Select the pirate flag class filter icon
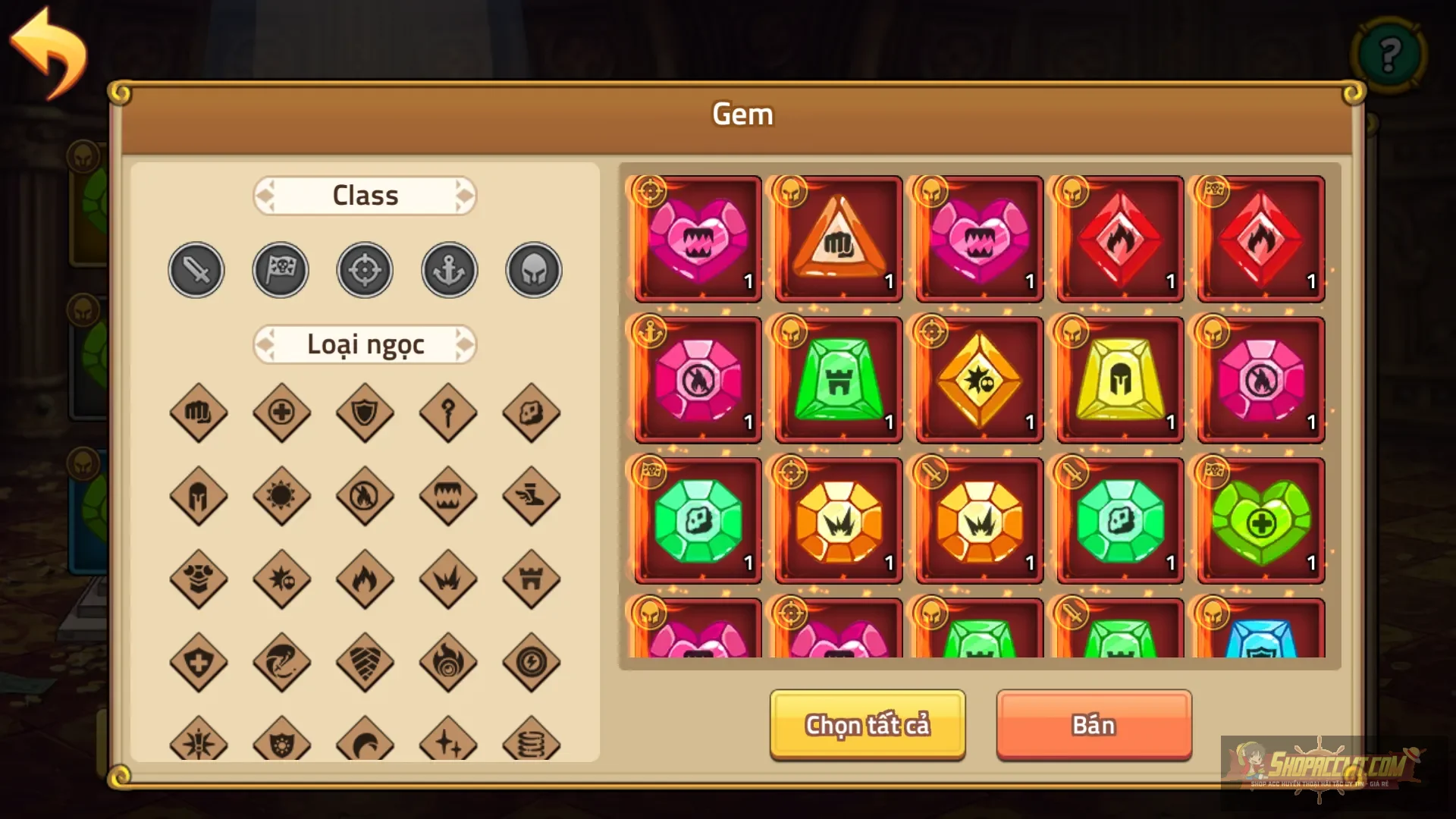This screenshot has width=1456, height=819. pyautogui.click(x=280, y=269)
